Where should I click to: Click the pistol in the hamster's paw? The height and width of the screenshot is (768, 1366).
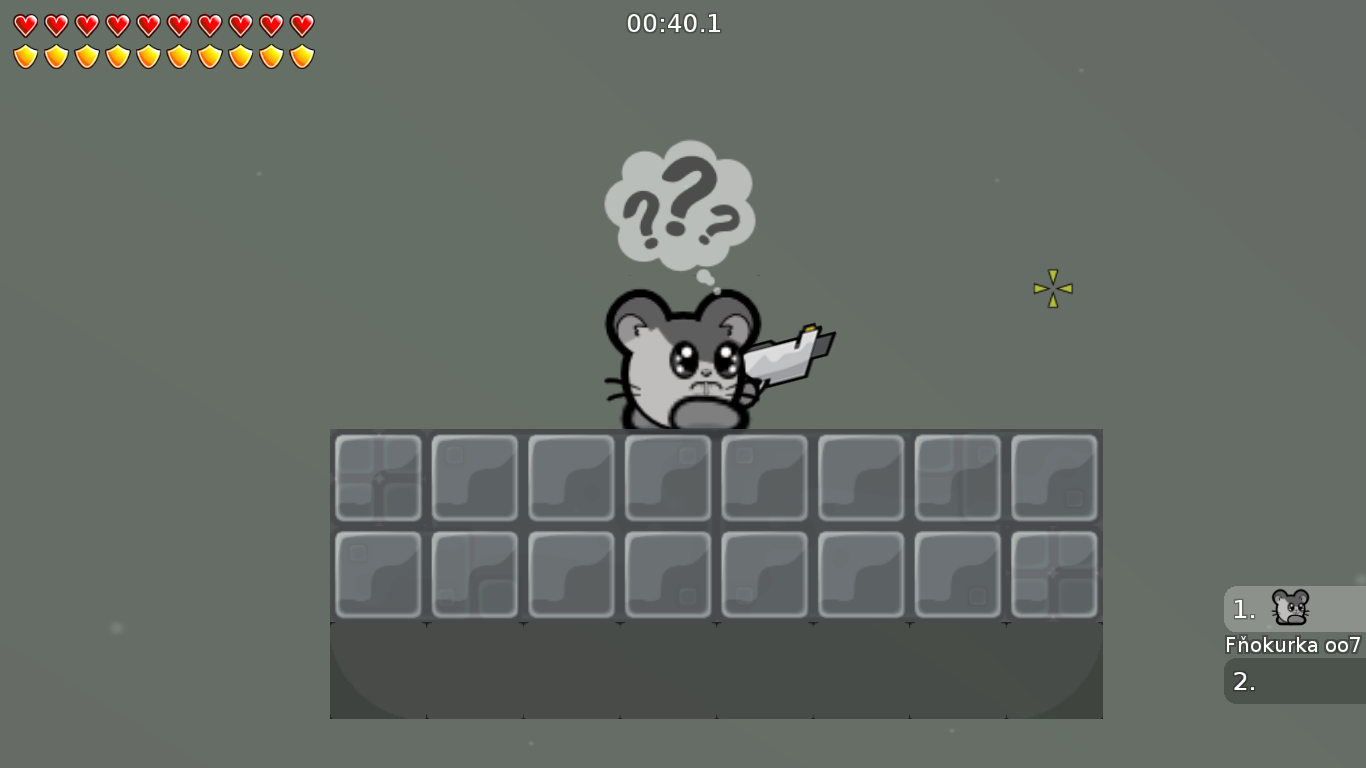[785, 355]
